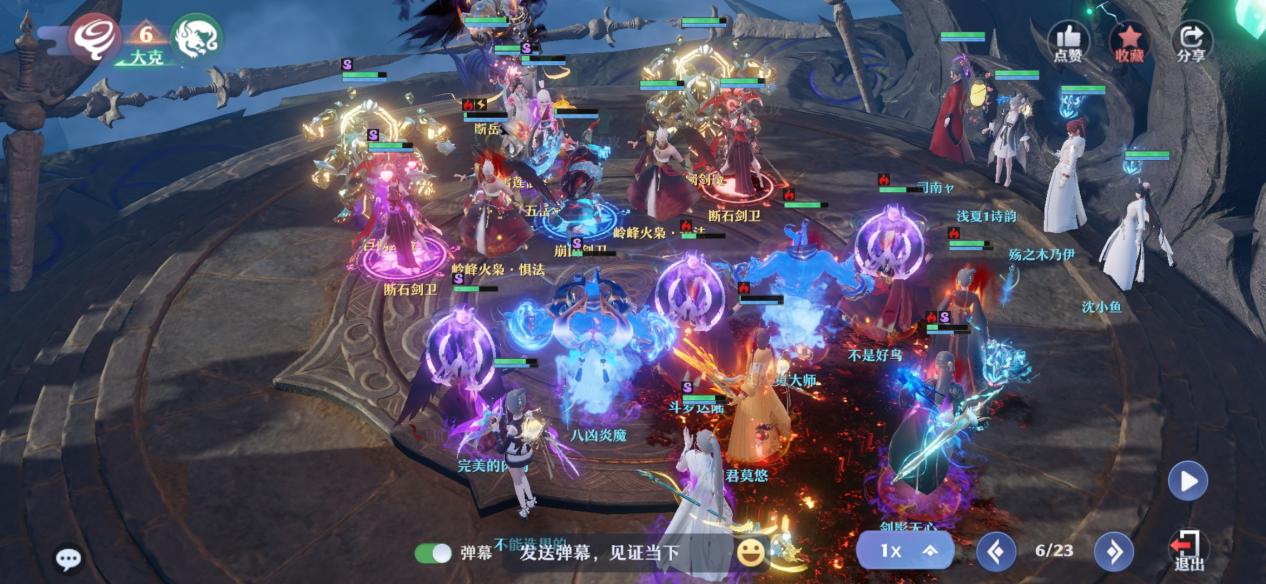Image resolution: width=1266 pixels, height=584 pixels.
Task: Resume playback with the play button
Action: point(1188,481)
